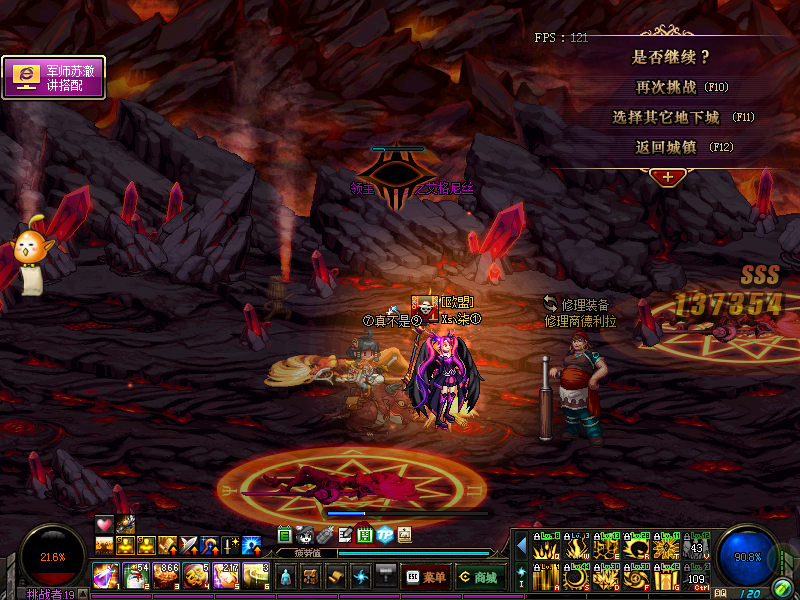Image resolution: width=800 pixels, height=600 pixels.
Task: Click the left arrow beside the skill bar
Action: click(521, 546)
